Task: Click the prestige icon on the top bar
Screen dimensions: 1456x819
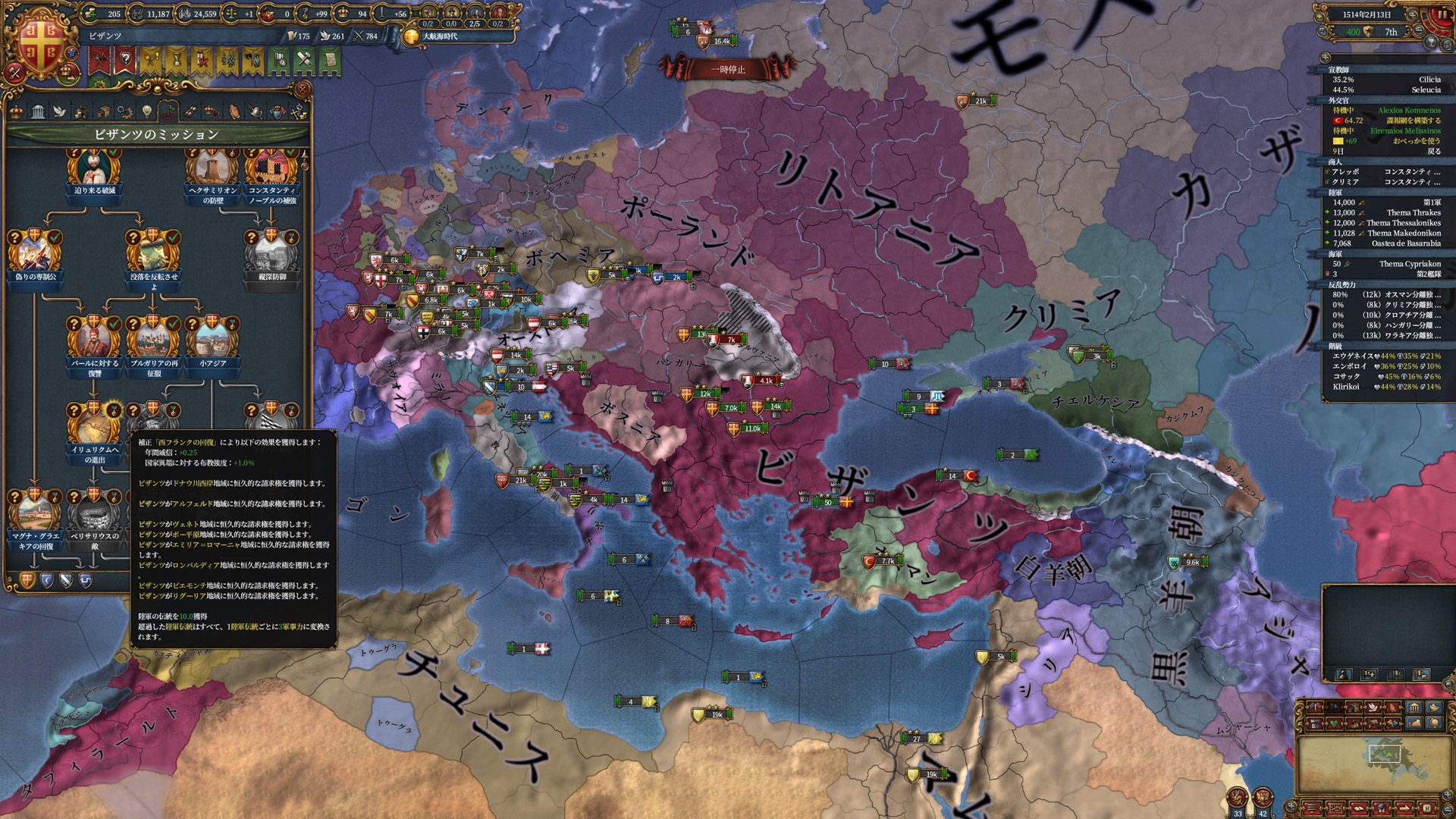Action: (x=306, y=14)
